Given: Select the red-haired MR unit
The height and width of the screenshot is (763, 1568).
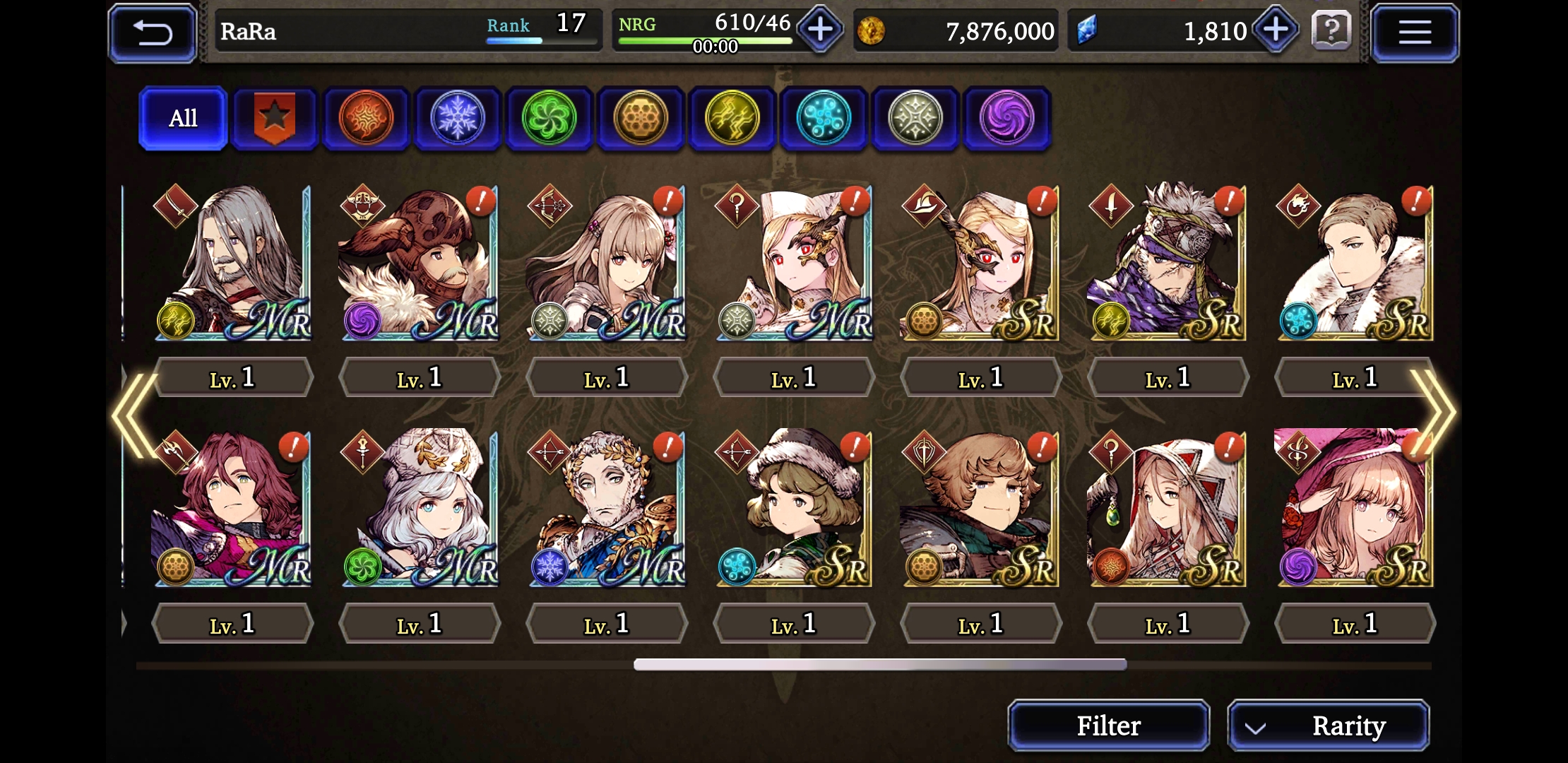Looking at the screenshot, I should (232, 509).
